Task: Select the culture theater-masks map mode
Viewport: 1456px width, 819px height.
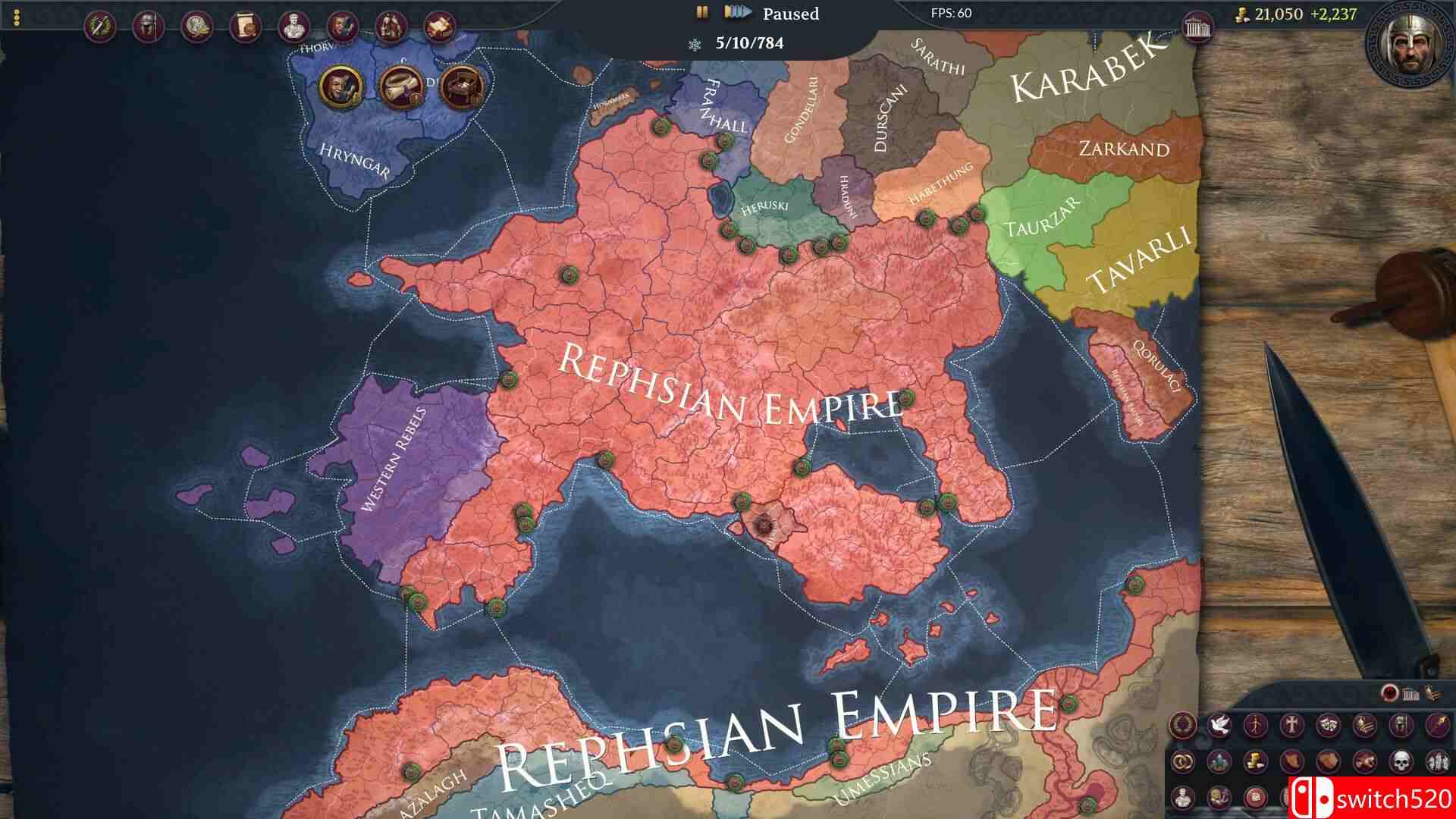Action: pyautogui.click(x=1329, y=724)
